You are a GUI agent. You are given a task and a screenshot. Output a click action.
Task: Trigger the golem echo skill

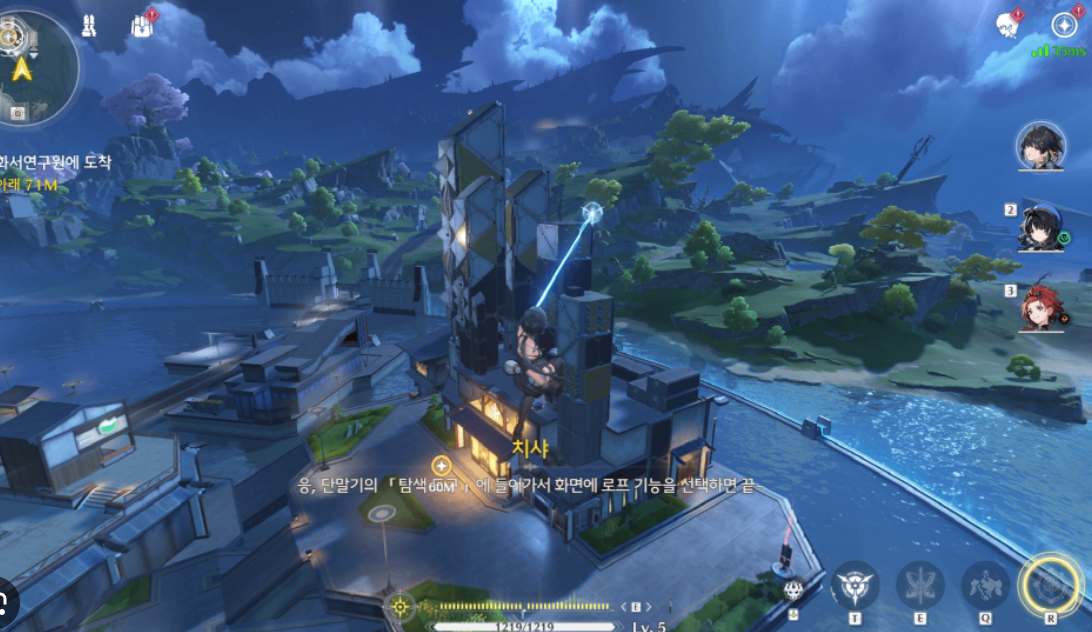(985, 585)
